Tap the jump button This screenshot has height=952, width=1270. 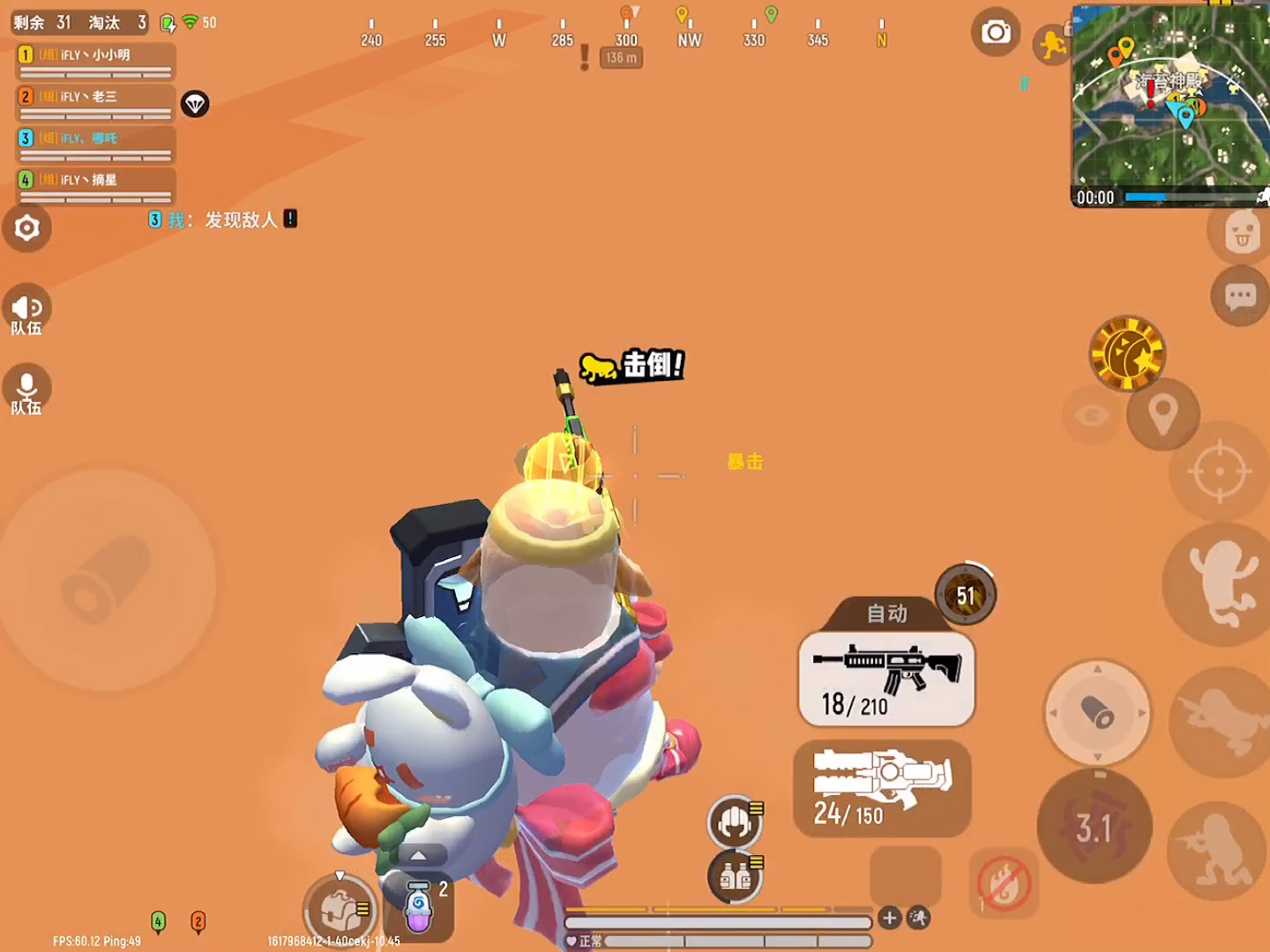click(1222, 582)
